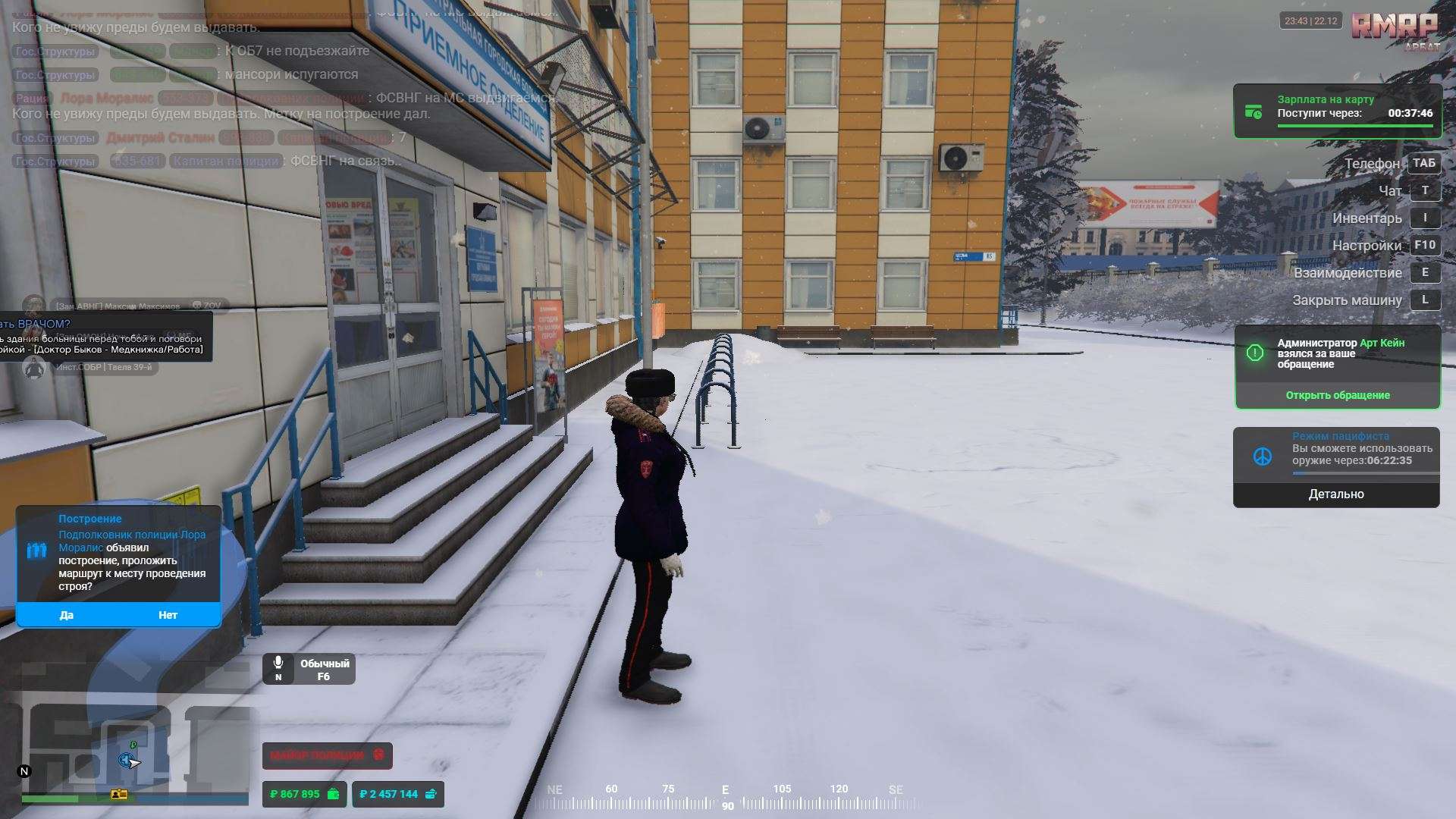Show pacifist mode details with Детально
This screenshot has height=819, width=1456.
point(1335,494)
